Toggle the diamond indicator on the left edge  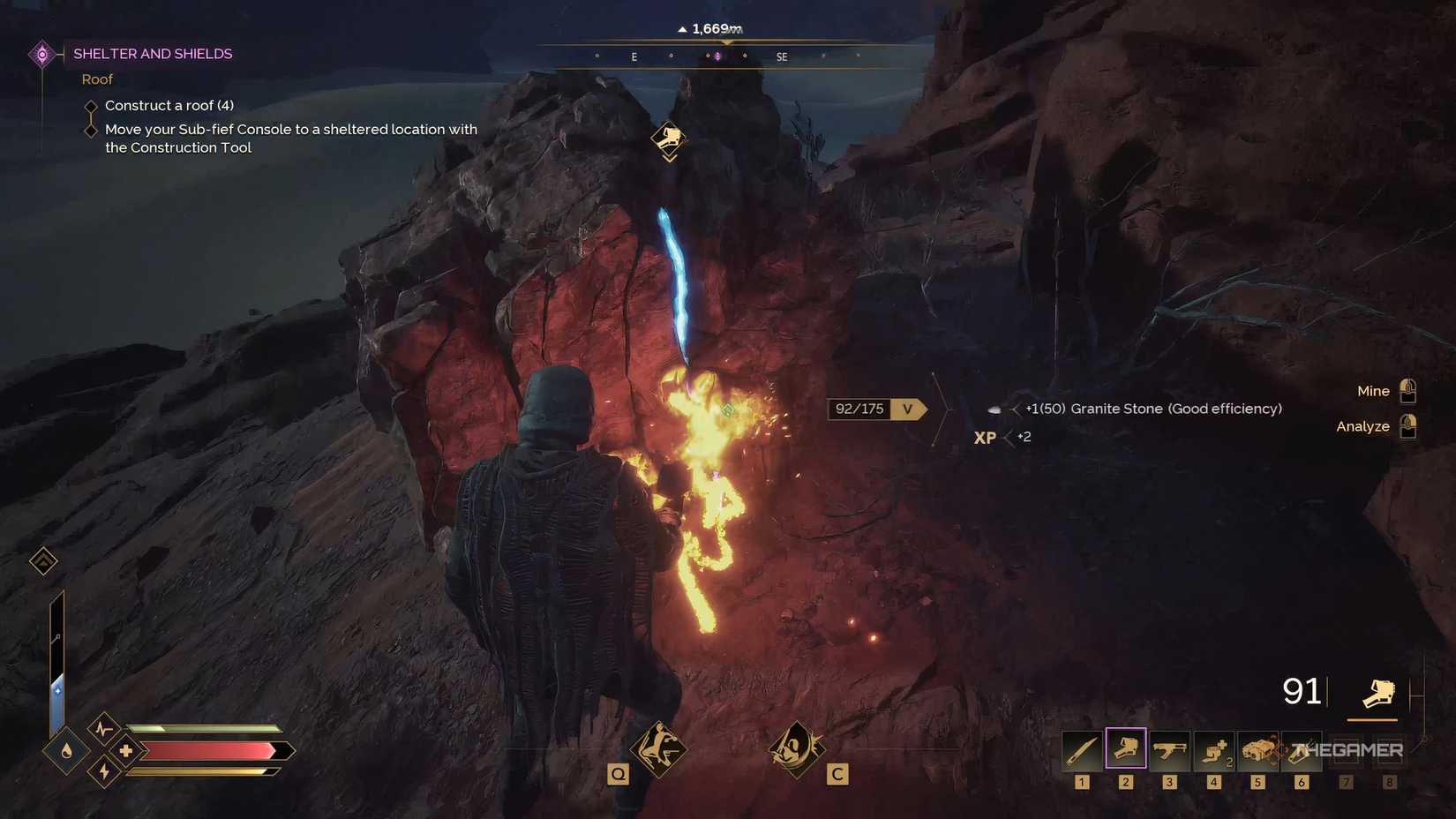[x=42, y=560]
